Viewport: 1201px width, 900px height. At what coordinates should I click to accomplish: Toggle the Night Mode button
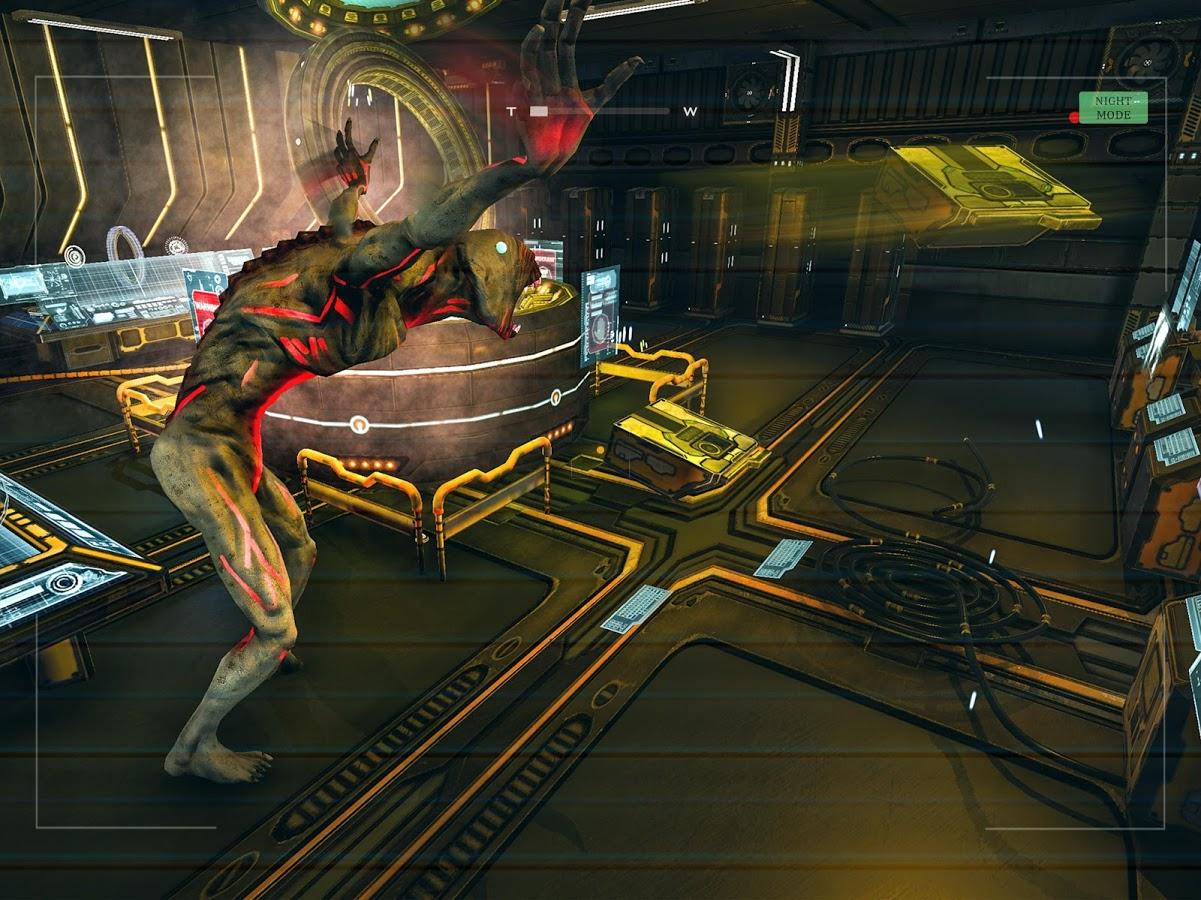(x=1112, y=108)
